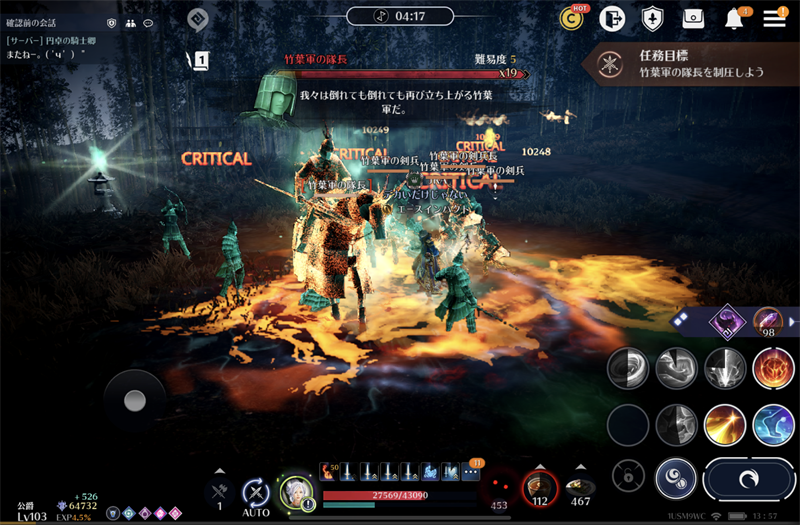Use the fire orb skill
Screen dimensions: 800x525
click(773, 368)
